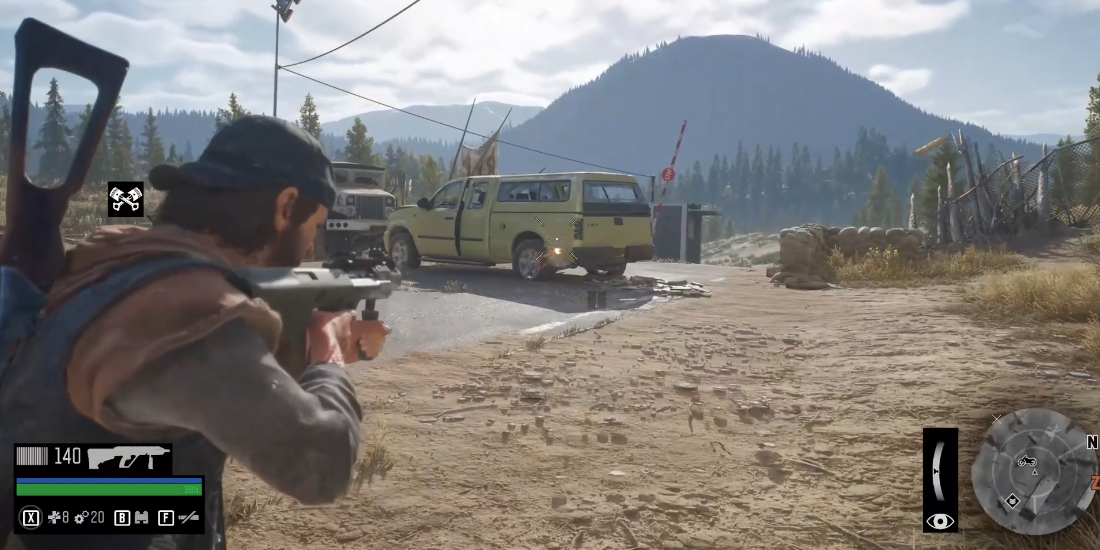Image resolution: width=1100 pixels, height=550 pixels.
Task: Select the melee weapon icon
Action: click(x=187, y=518)
